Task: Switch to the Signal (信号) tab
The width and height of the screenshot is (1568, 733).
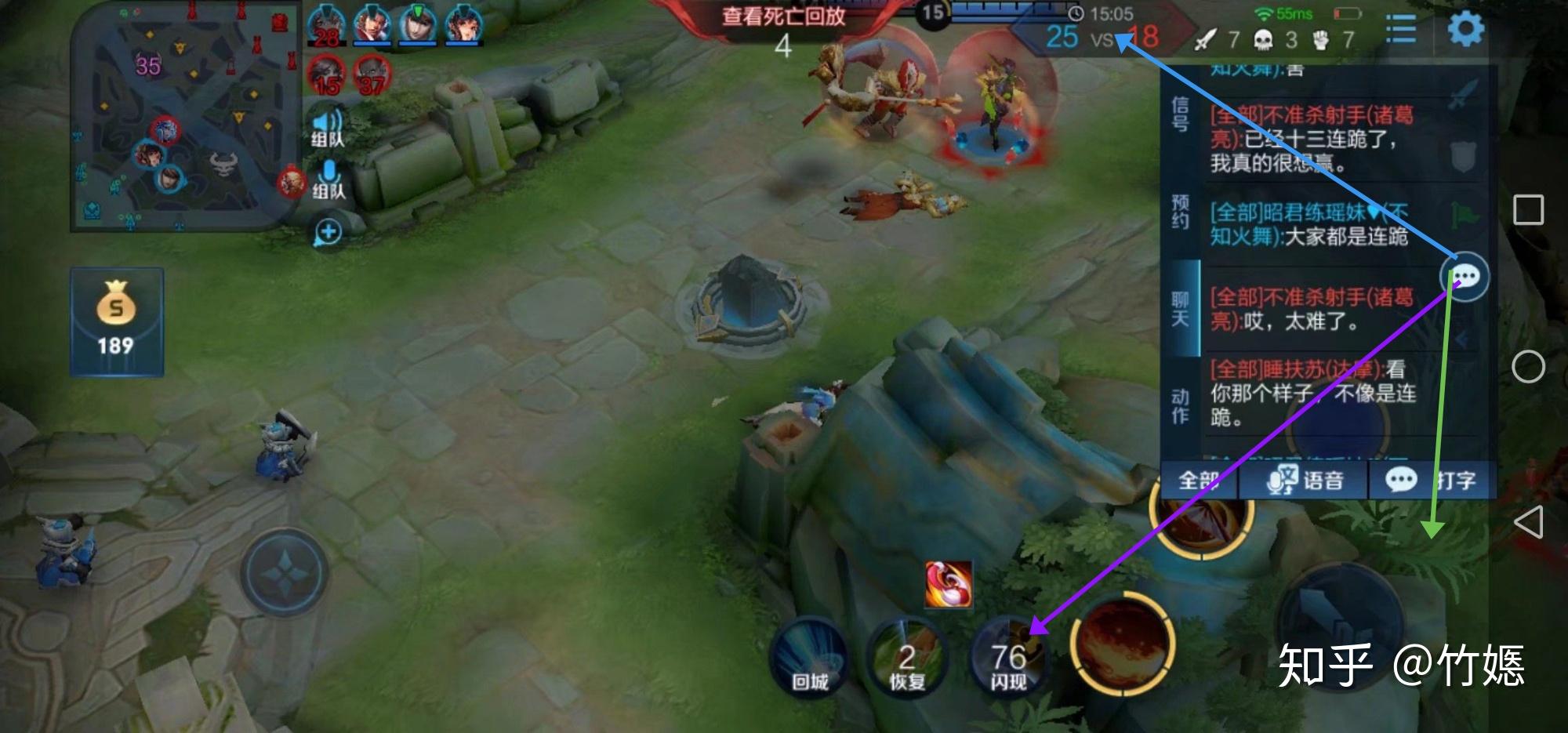Action: pyautogui.click(x=1180, y=114)
